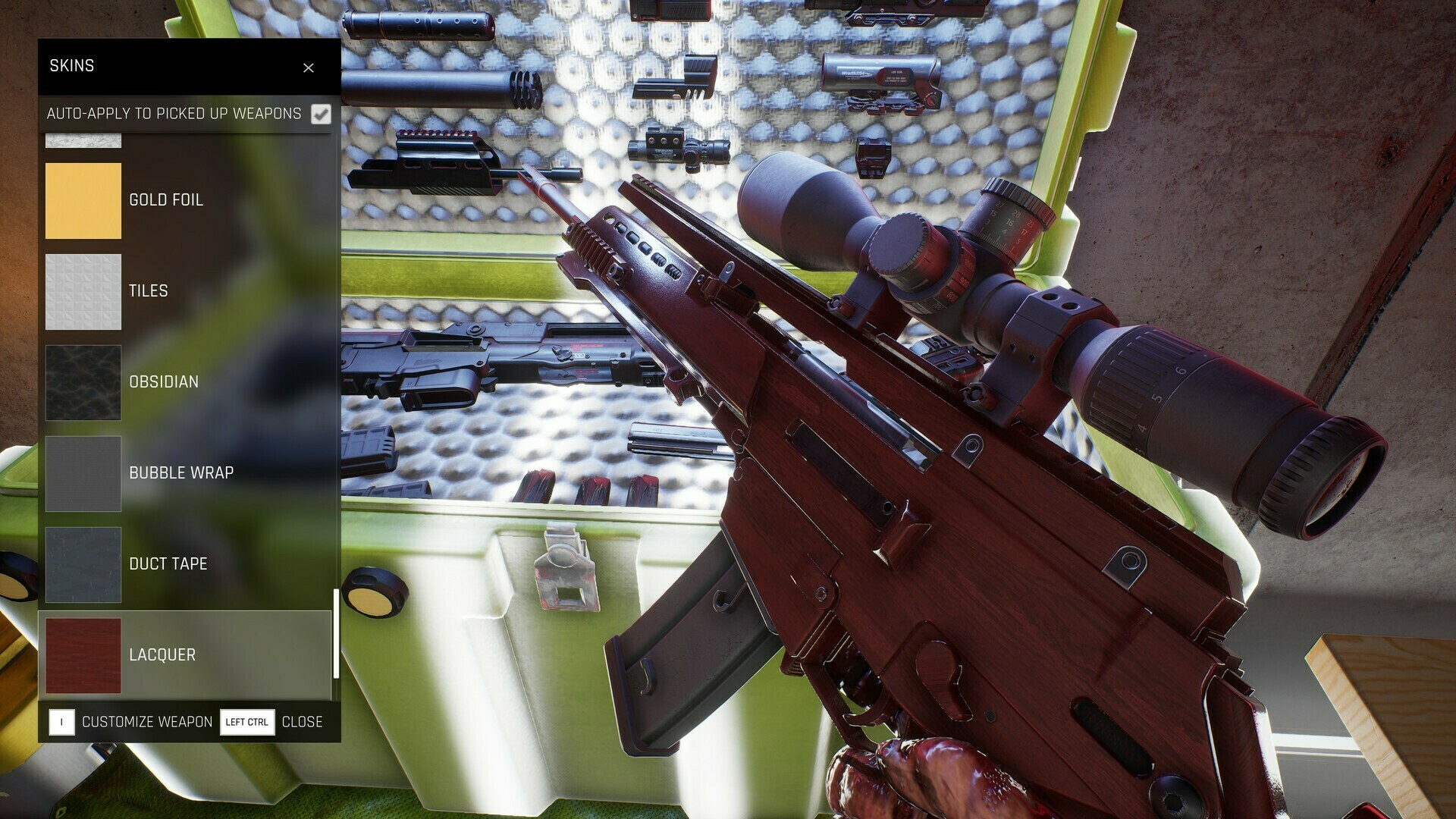Image resolution: width=1456 pixels, height=819 pixels.
Task: Close the Skins panel with the X
Action: point(309,67)
